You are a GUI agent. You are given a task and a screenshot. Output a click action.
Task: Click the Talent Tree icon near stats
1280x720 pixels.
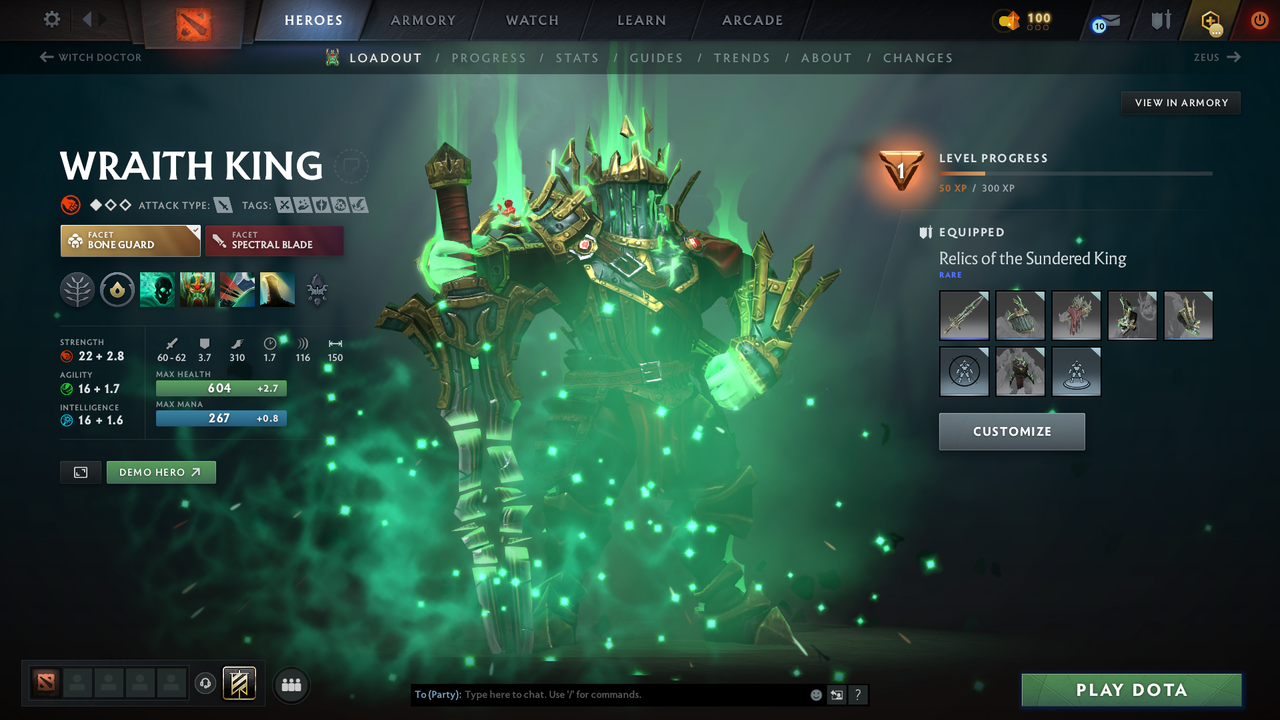coord(77,290)
